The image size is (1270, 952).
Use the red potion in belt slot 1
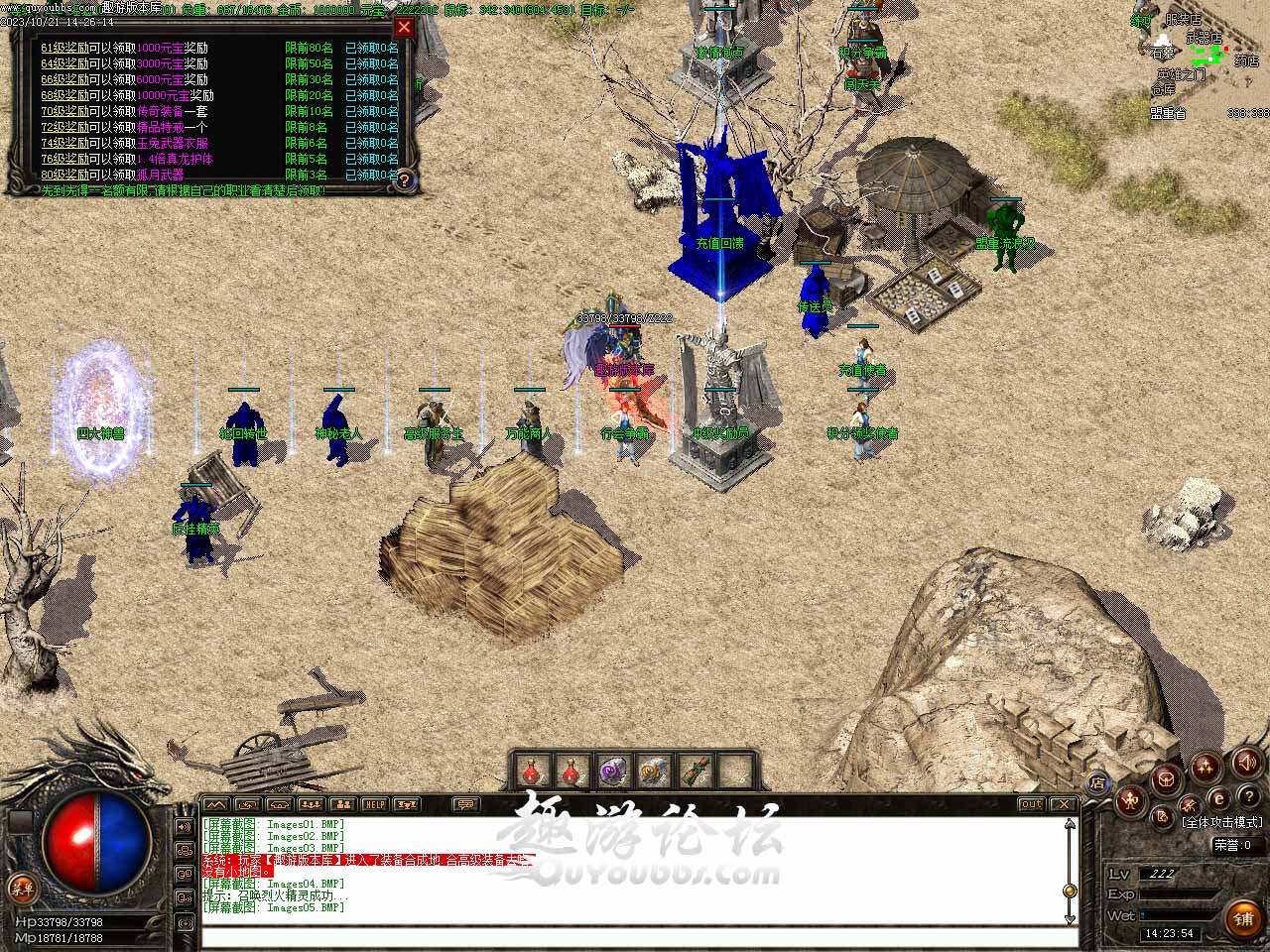(533, 771)
